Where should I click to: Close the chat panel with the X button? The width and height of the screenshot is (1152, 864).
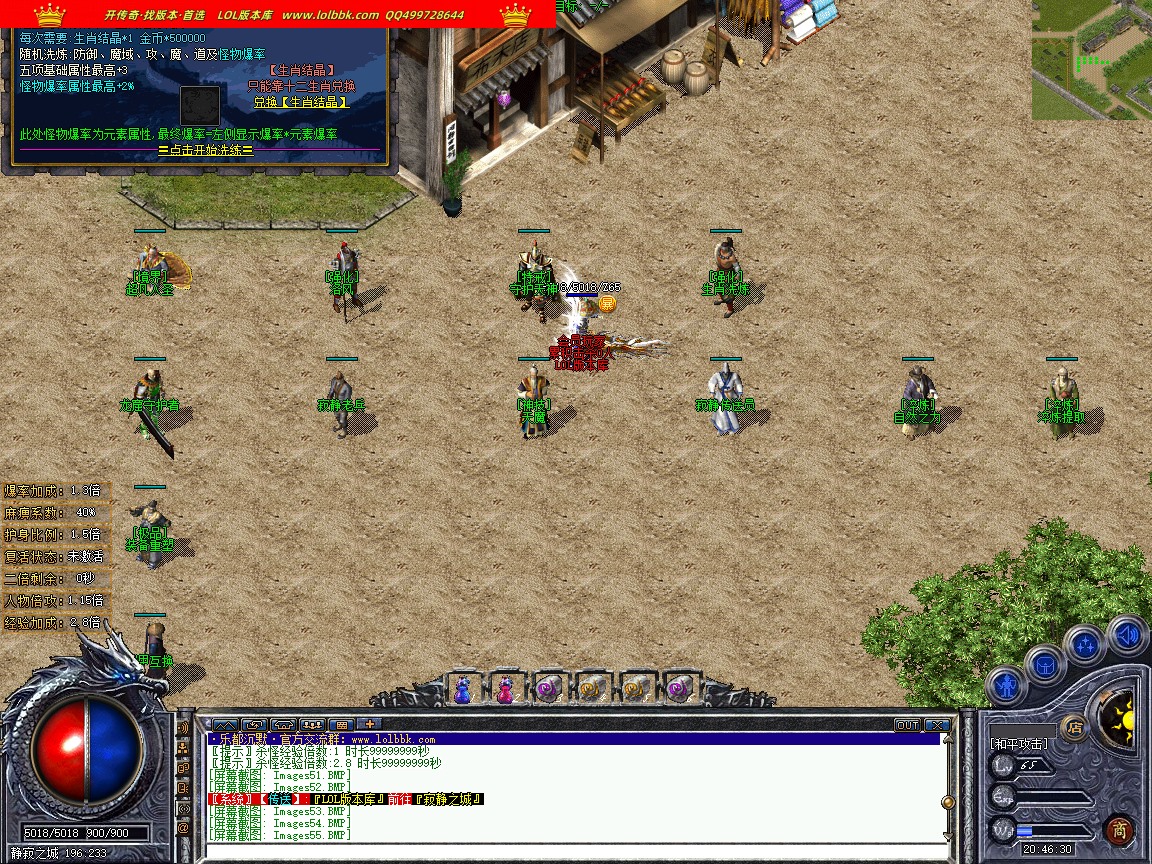[937, 725]
